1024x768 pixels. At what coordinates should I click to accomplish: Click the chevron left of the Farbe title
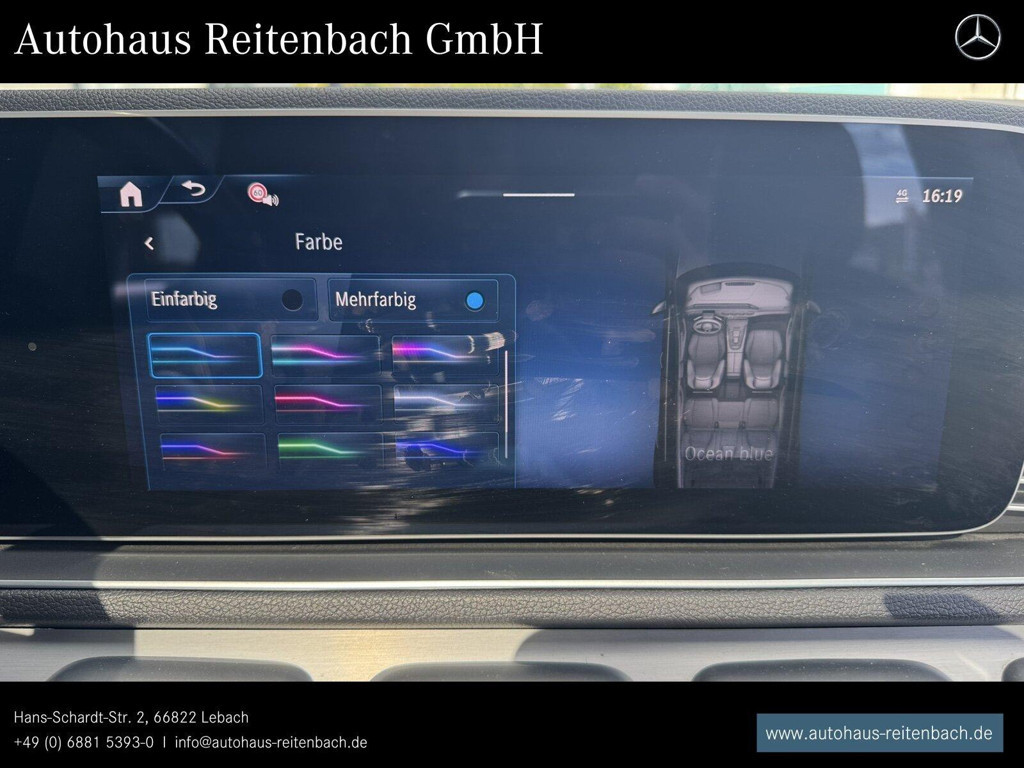(x=149, y=243)
